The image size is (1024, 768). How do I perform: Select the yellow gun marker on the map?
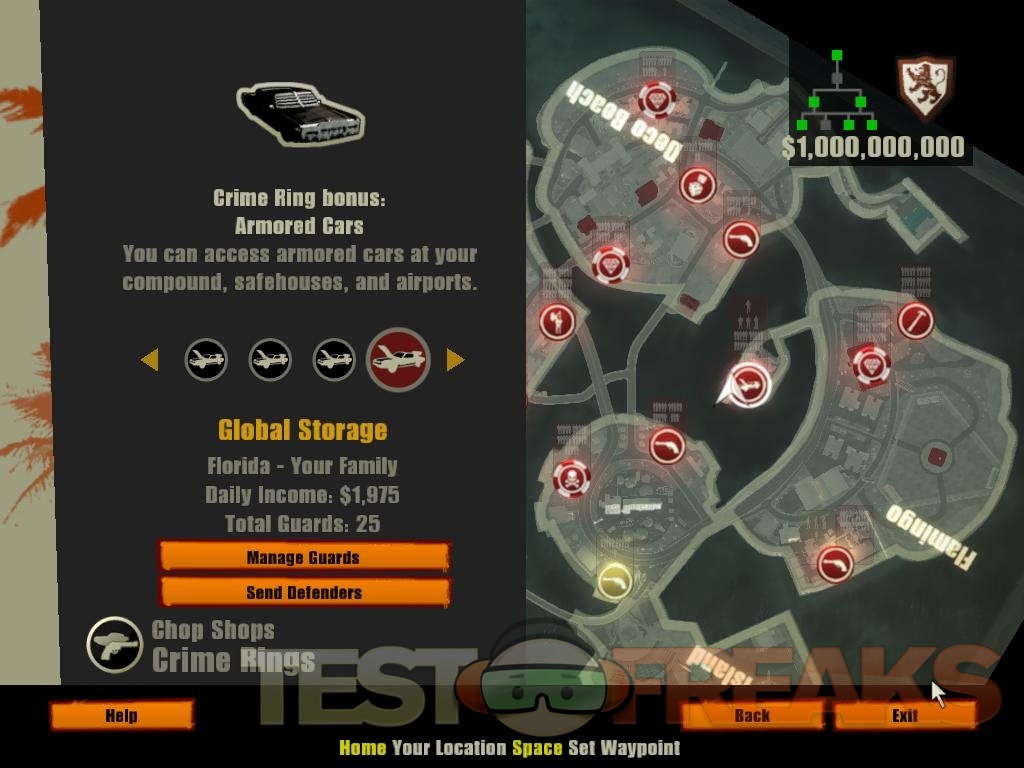pos(614,580)
